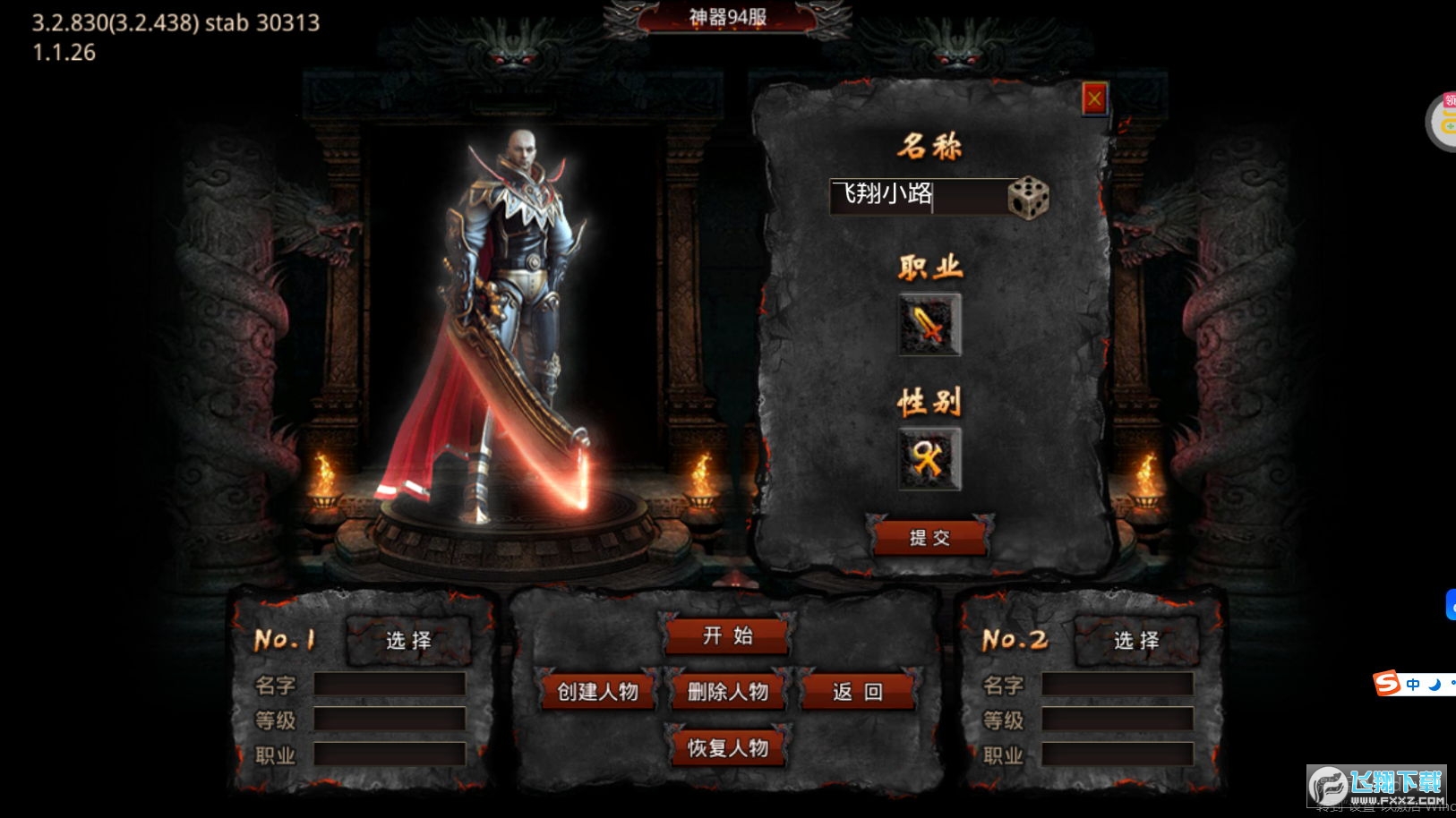Go back using the 返回 button
This screenshot has height=818, width=1456.
pyautogui.click(x=858, y=692)
